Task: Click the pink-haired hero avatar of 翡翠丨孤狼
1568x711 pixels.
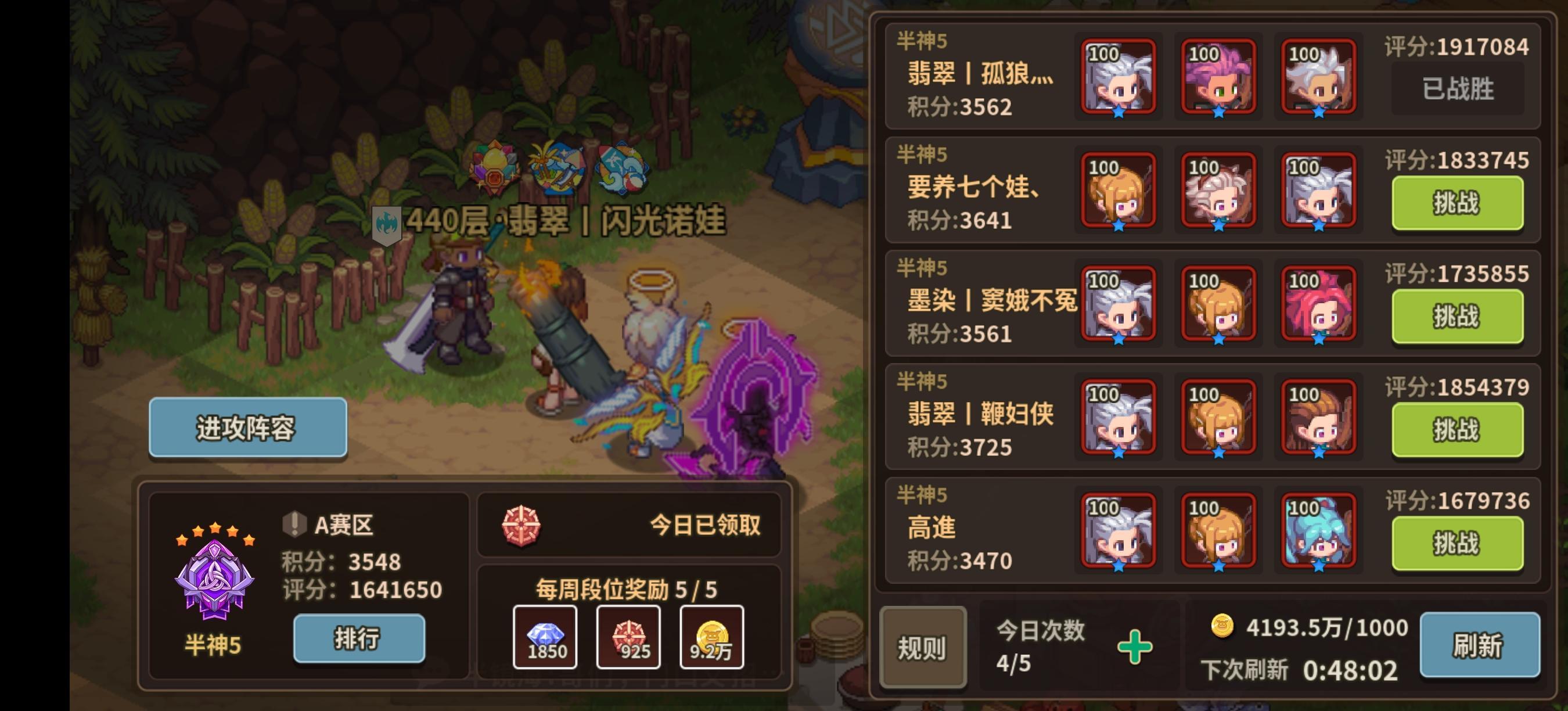Action: (1216, 78)
